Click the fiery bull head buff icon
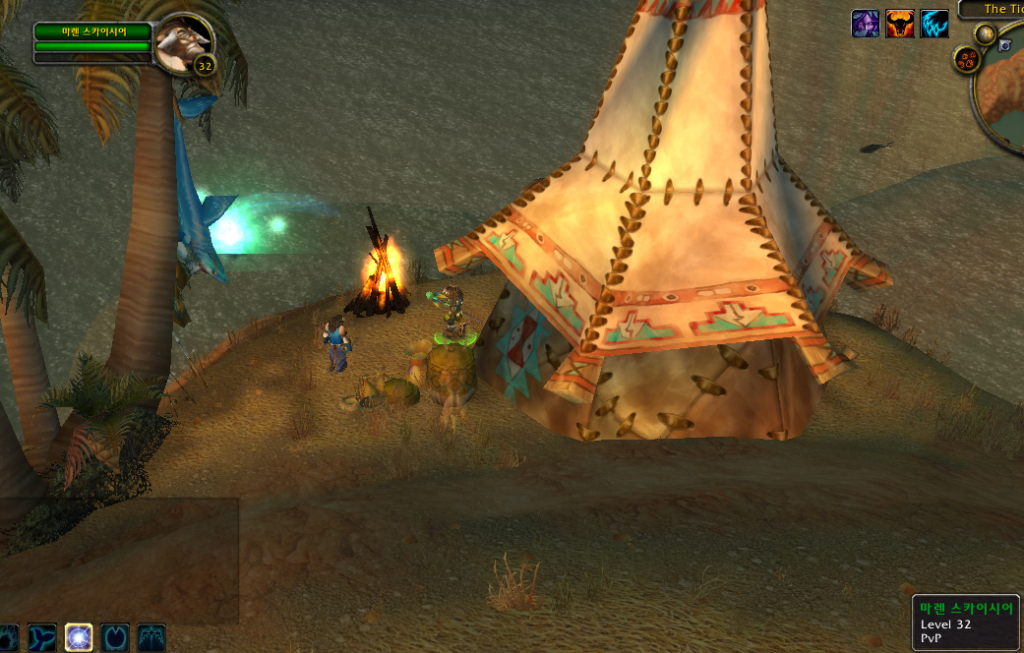1024x653 pixels. 900,24
